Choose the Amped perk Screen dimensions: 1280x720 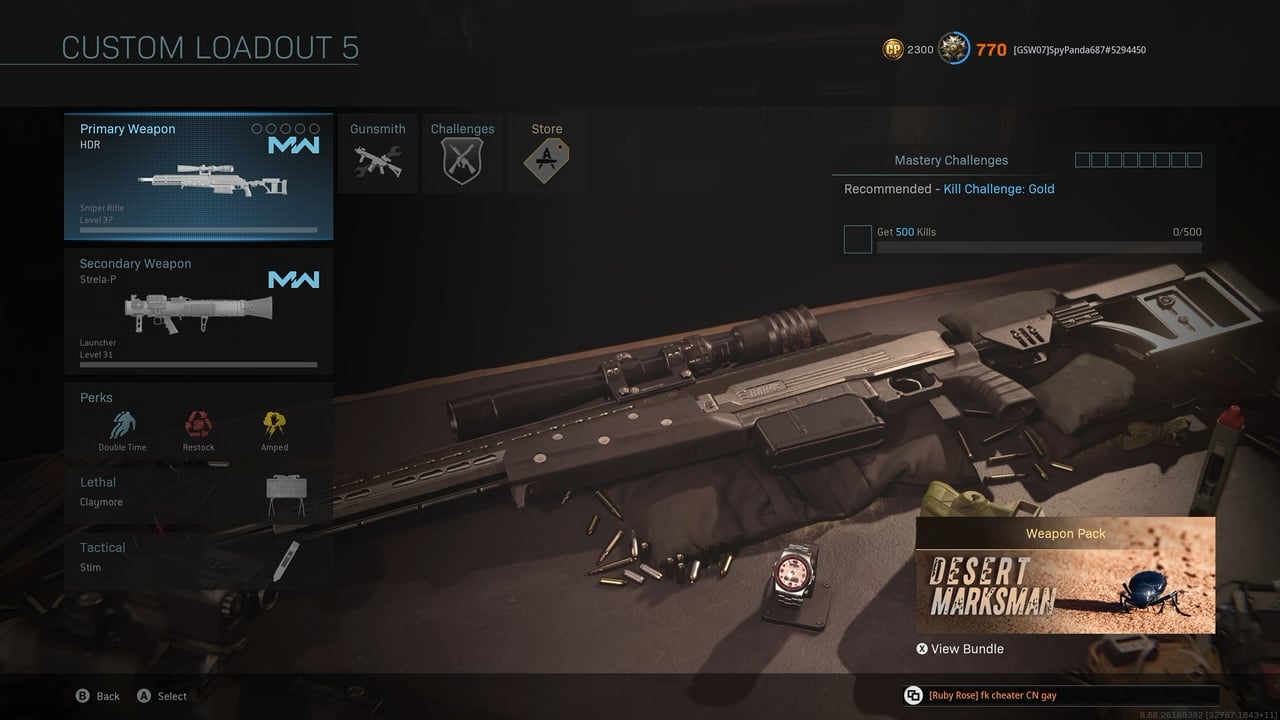274,429
